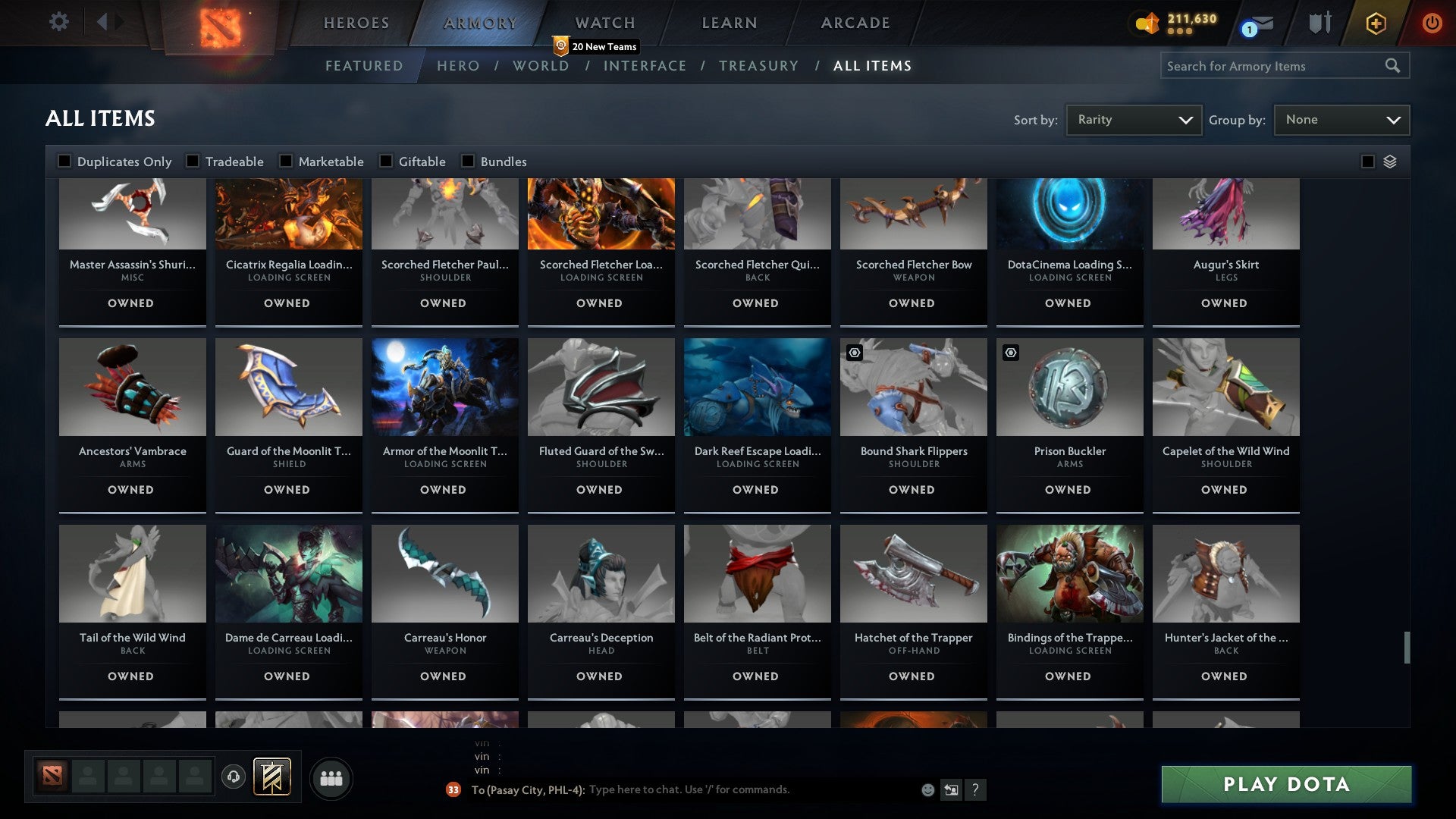Check the Tradeable filter checkbox
Image resolution: width=1456 pixels, height=819 pixels.
click(194, 161)
